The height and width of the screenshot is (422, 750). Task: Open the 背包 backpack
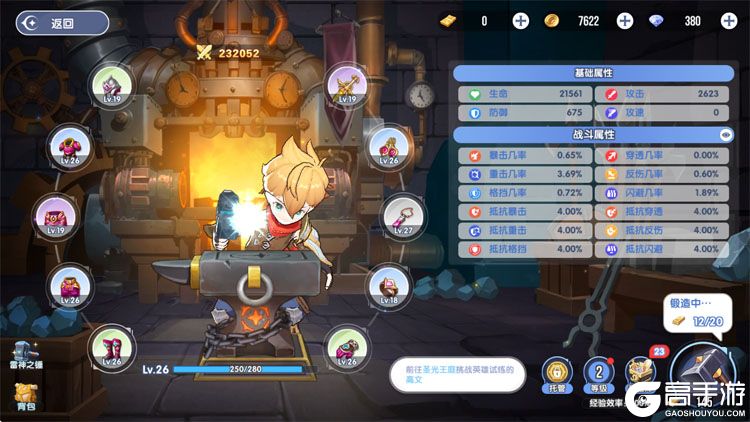pyautogui.click(x=22, y=398)
